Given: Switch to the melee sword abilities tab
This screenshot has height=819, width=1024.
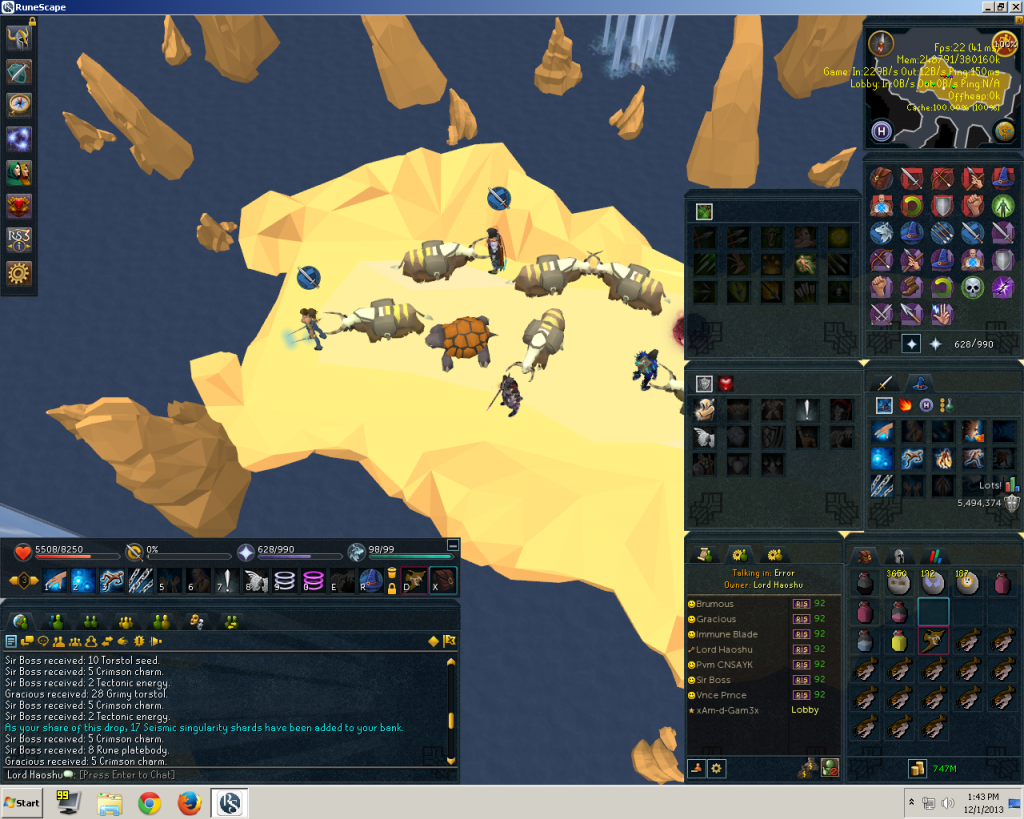Looking at the screenshot, I should (x=883, y=382).
